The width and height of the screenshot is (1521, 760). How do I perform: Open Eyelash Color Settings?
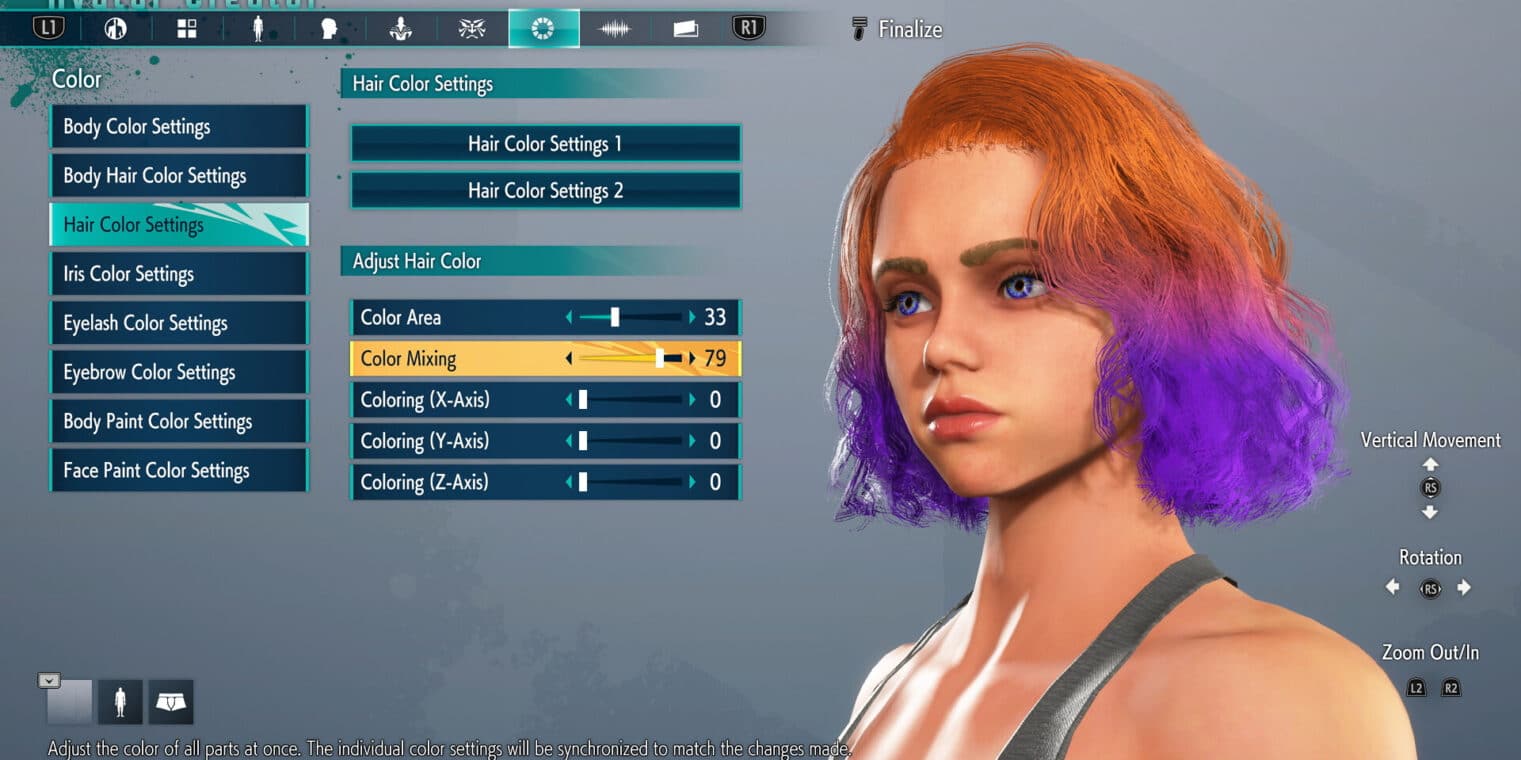tap(179, 323)
